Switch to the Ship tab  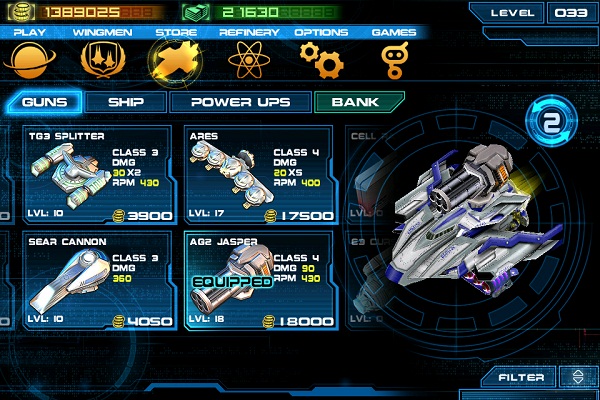click(124, 102)
